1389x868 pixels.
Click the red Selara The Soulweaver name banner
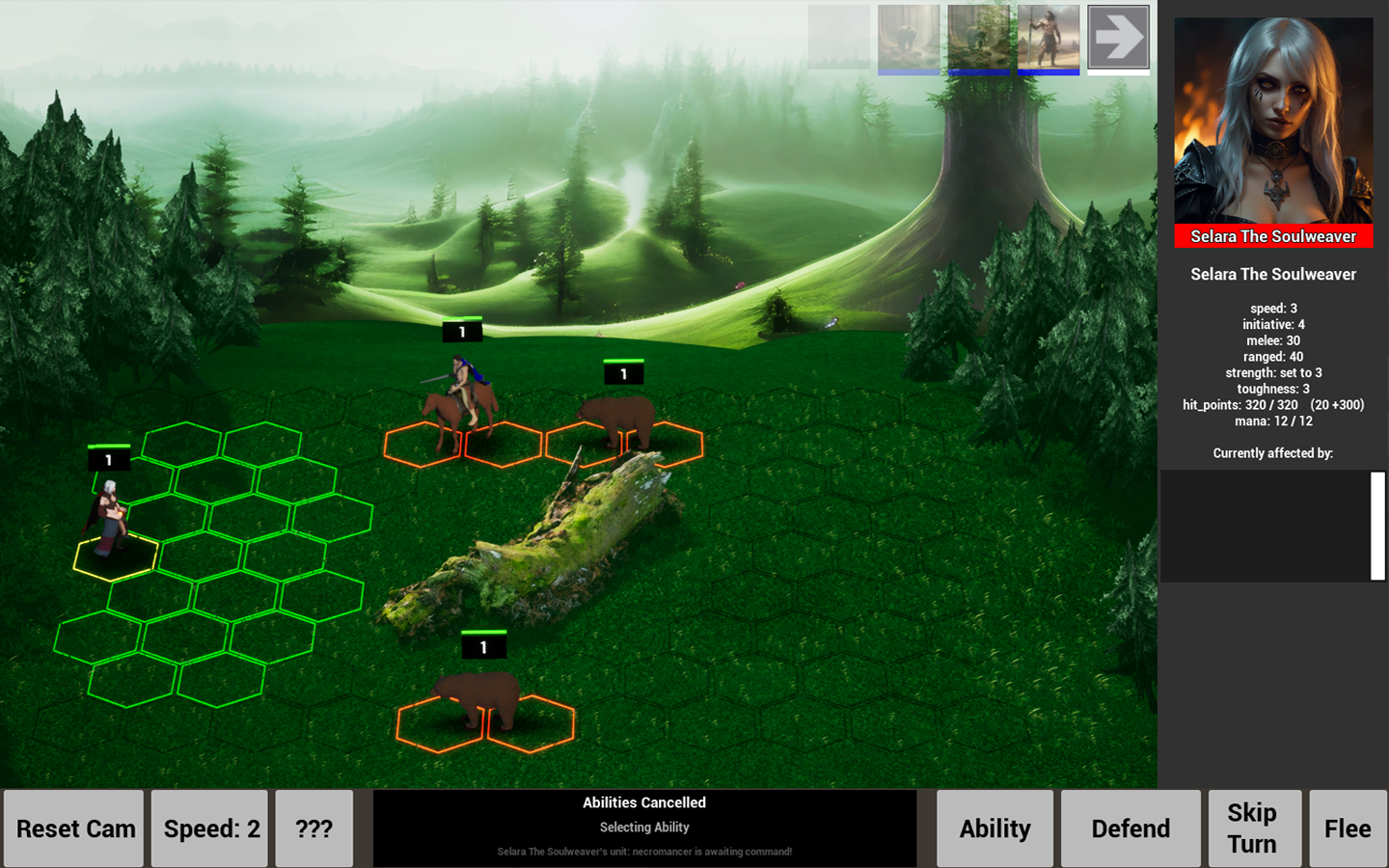[x=1273, y=236]
